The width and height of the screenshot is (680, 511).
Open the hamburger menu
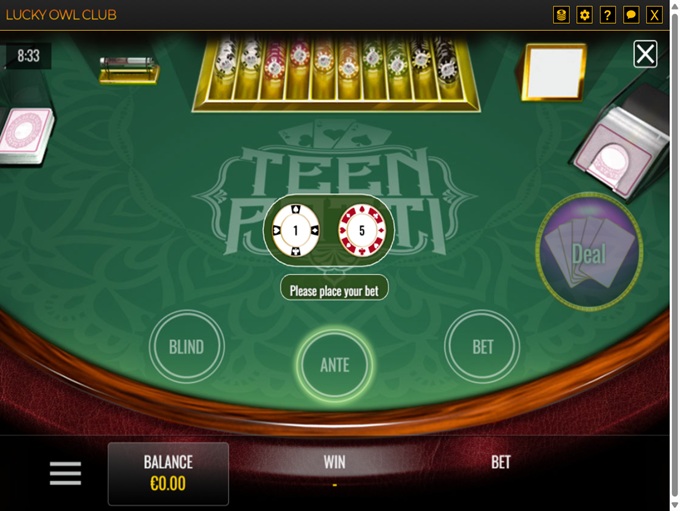tap(65, 473)
